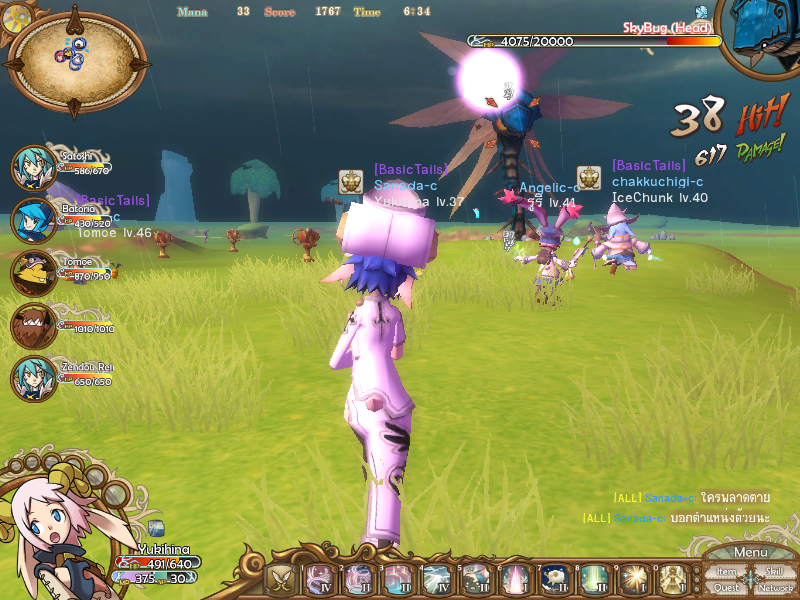The width and height of the screenshot is (800, 600).
Task: Use the golden figure skill in slot 0
Action: [673, 580]
